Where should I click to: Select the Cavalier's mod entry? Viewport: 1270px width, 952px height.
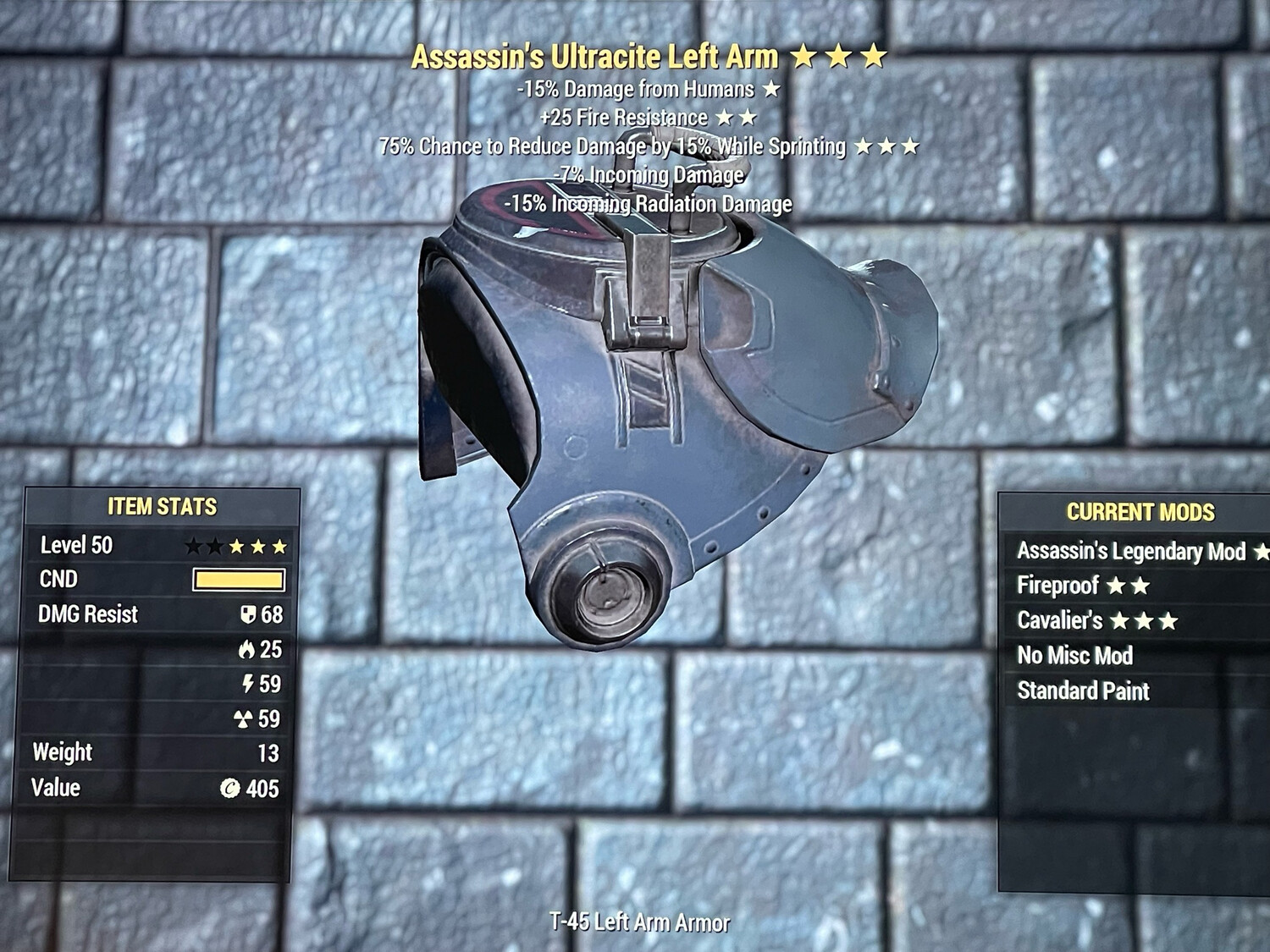click(x=1096, y=621)
